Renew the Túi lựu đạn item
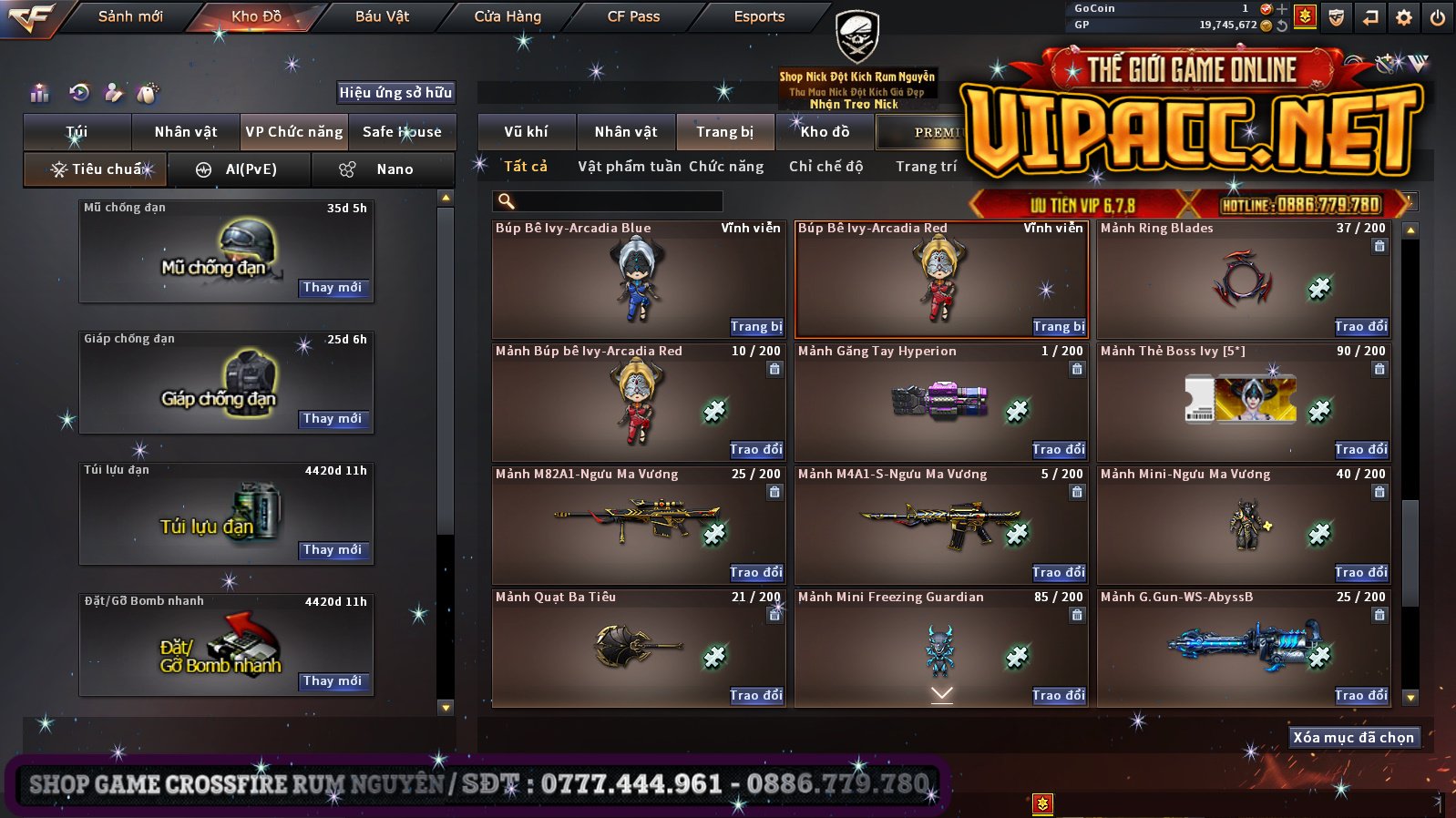Screen dimensions: 1456x818 (333, 550)
